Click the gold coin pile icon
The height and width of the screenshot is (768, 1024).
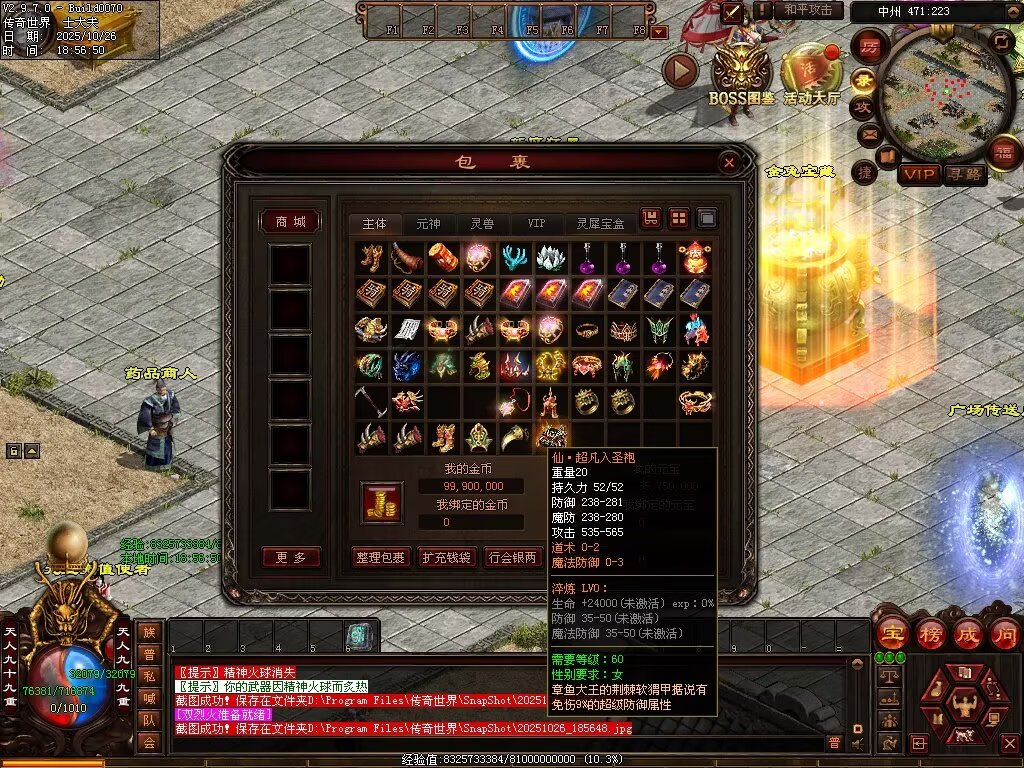click(382, 502)
